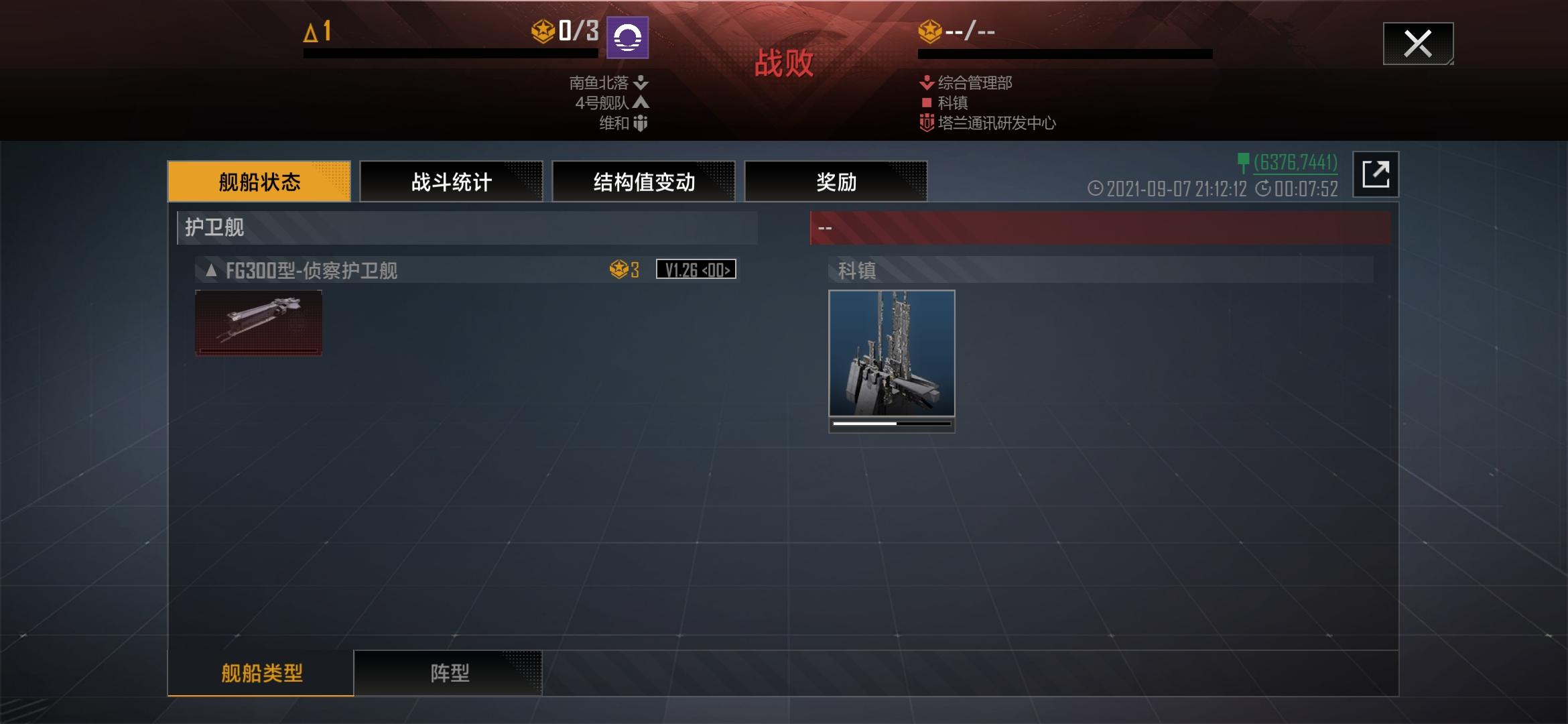Open the 奖励 tab
The width and height of the screenshot is (1568, 724).
click(838, 181)
